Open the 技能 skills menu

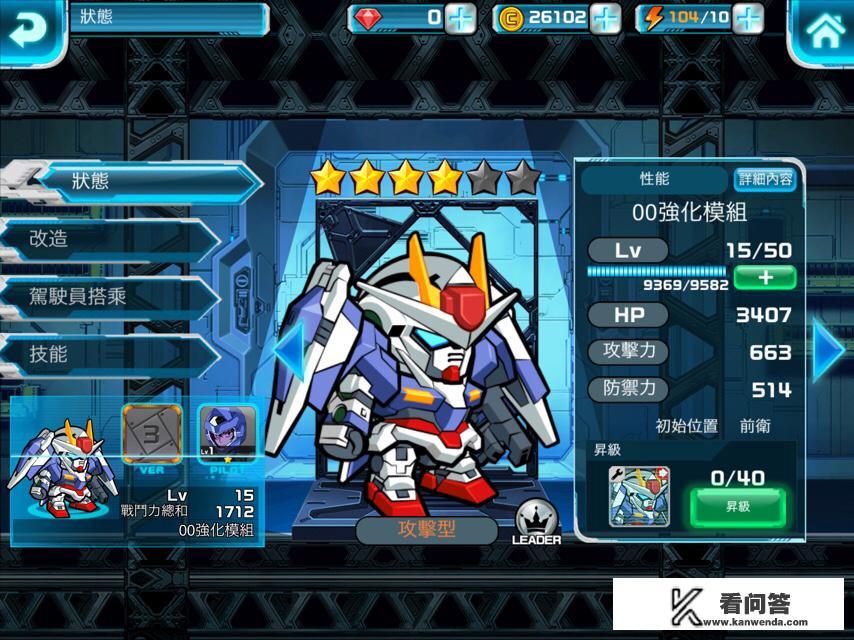click(110, 353)
